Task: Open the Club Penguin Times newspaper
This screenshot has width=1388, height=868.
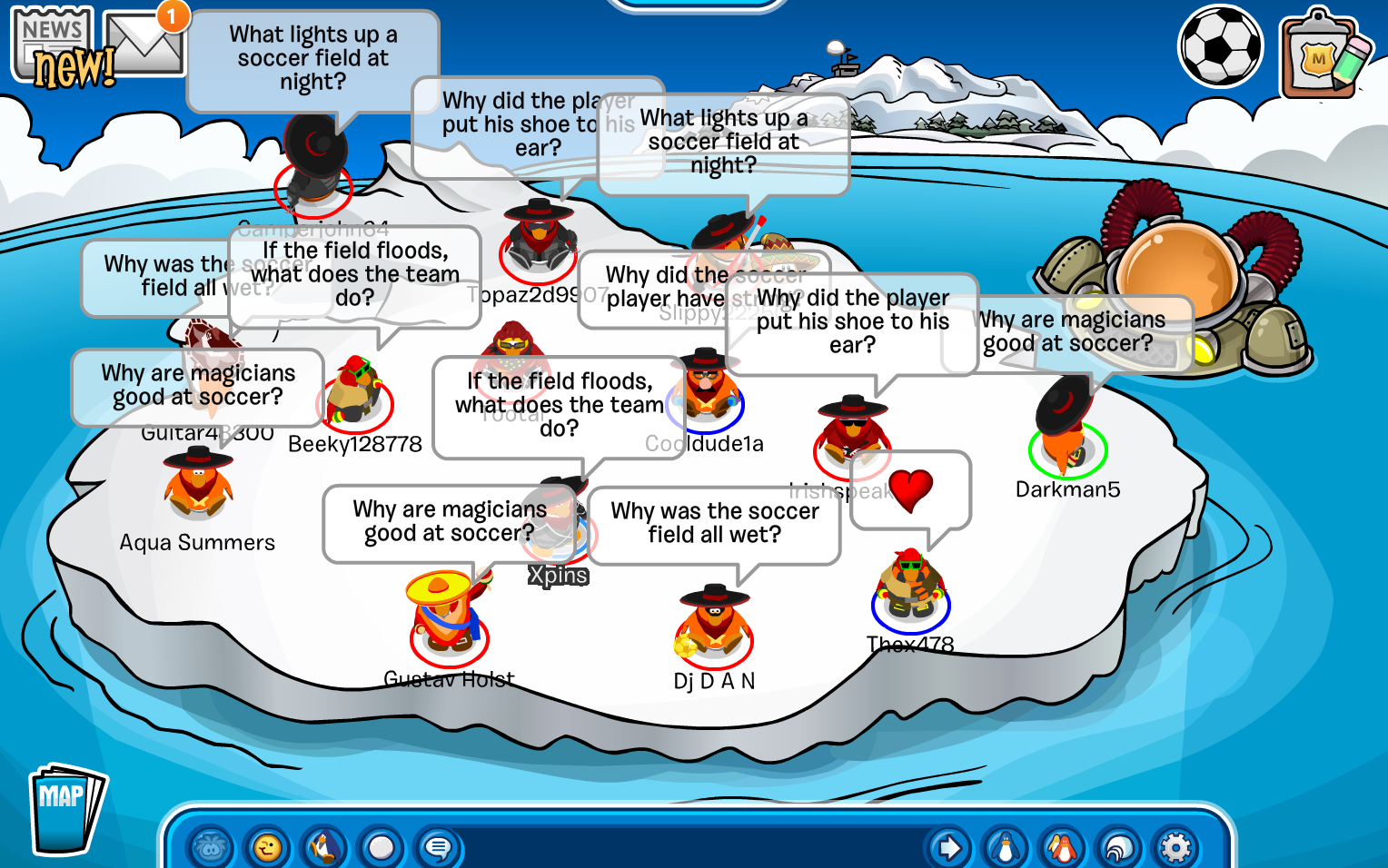Action: [56, 47]
